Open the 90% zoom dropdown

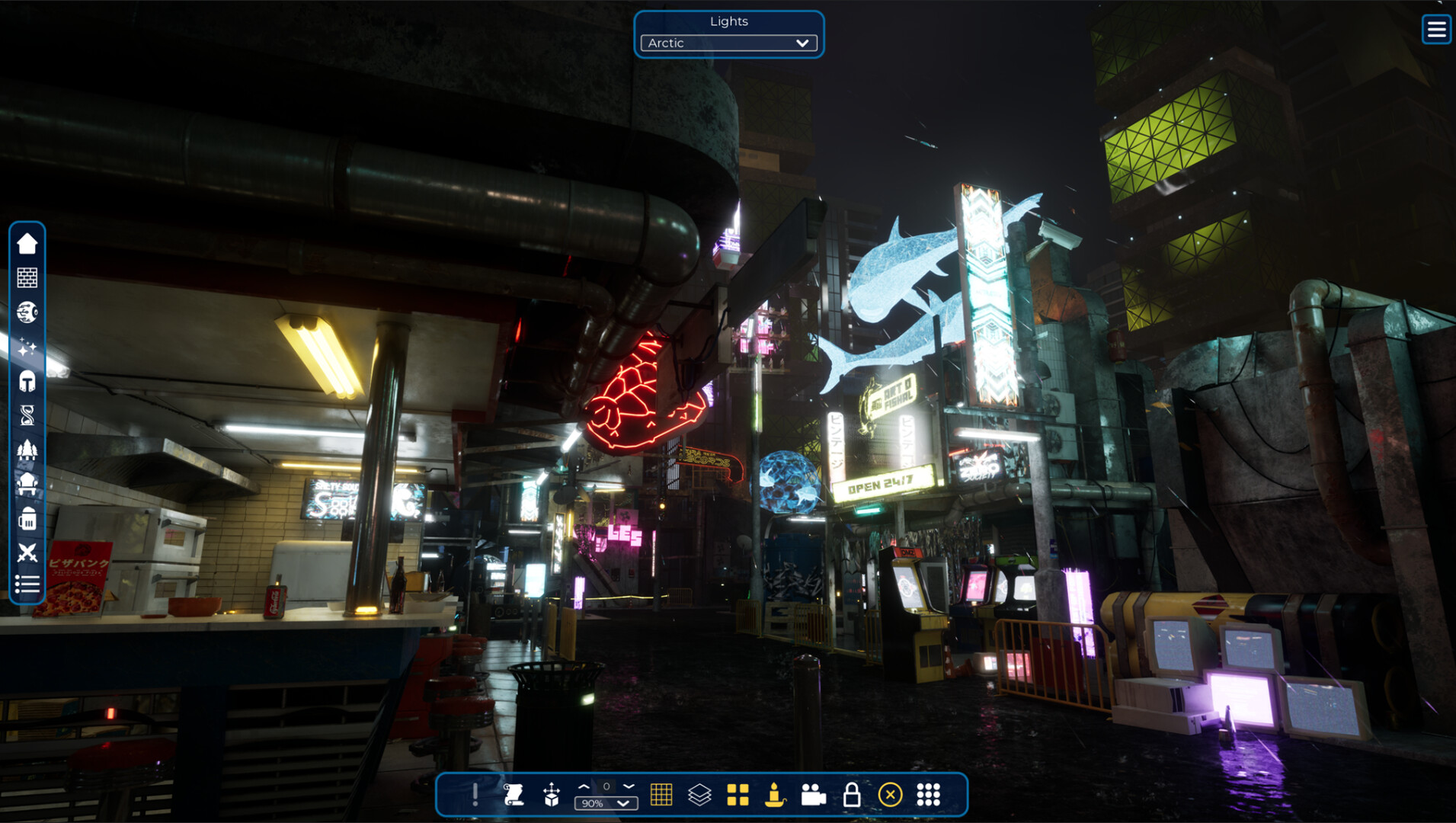[x=606, y=802]
